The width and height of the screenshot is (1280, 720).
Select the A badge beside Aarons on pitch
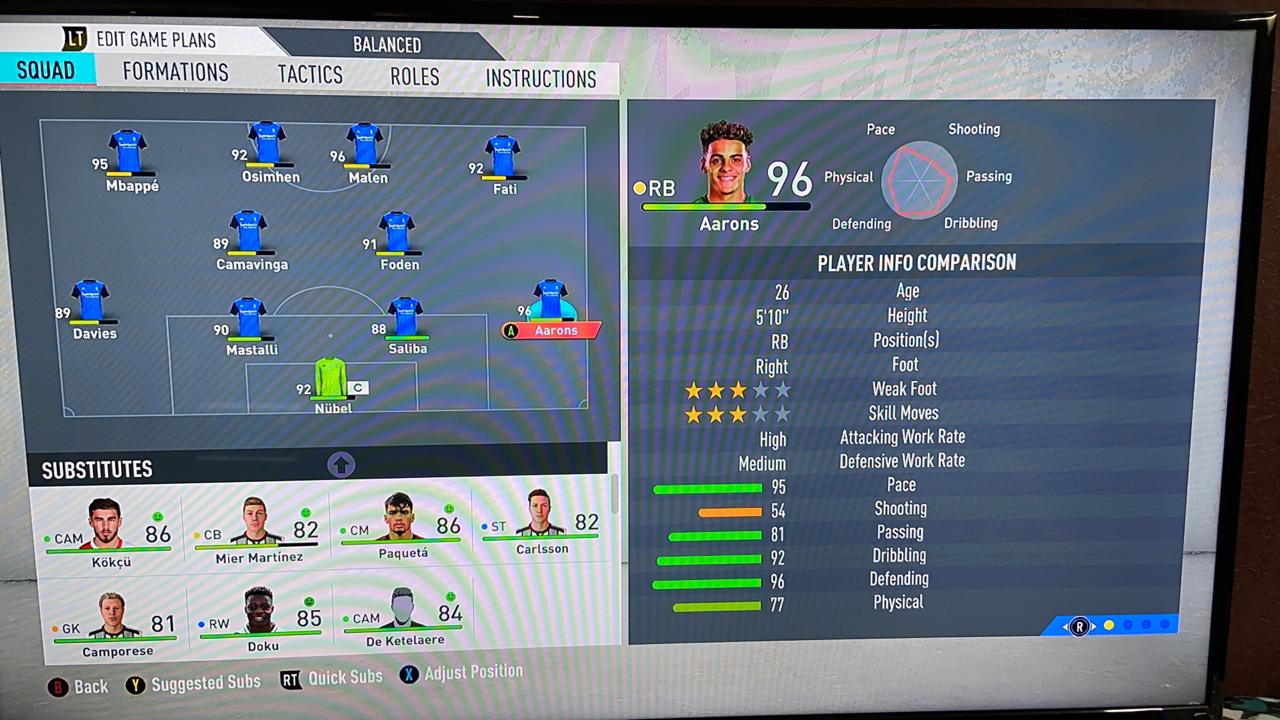click(511, 330)
